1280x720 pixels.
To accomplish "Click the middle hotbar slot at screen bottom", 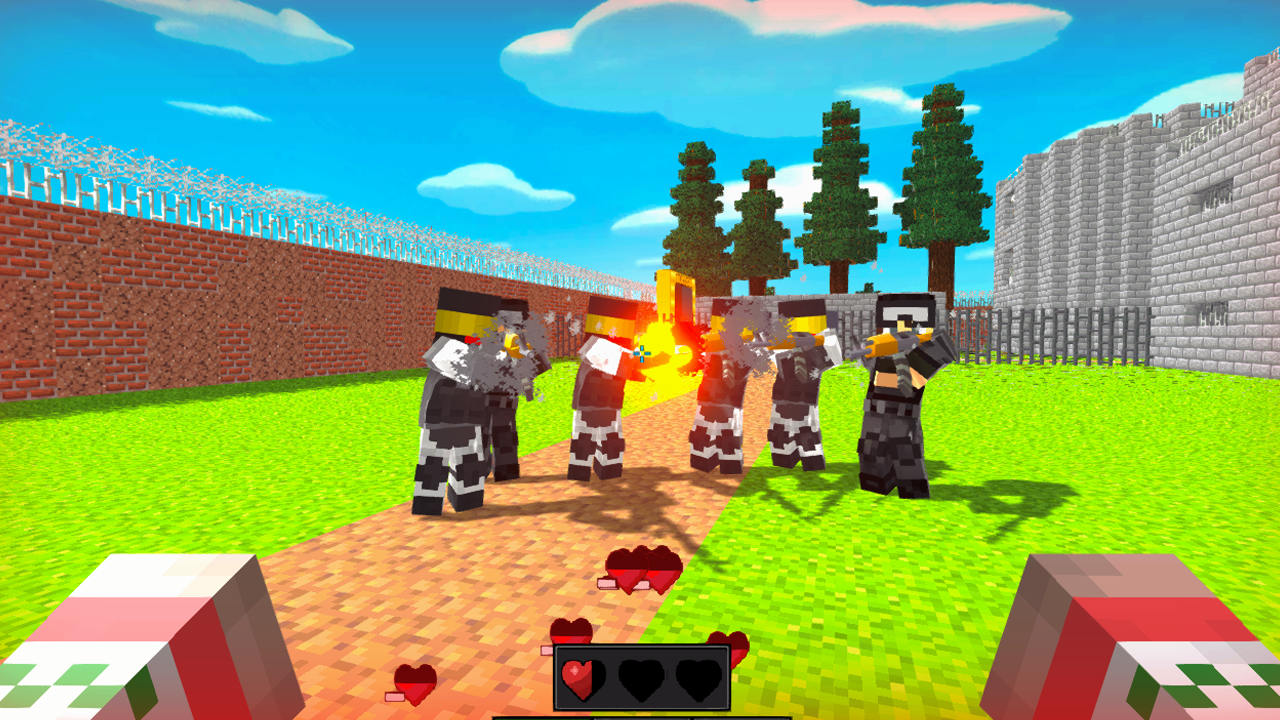I will (640, 716).
